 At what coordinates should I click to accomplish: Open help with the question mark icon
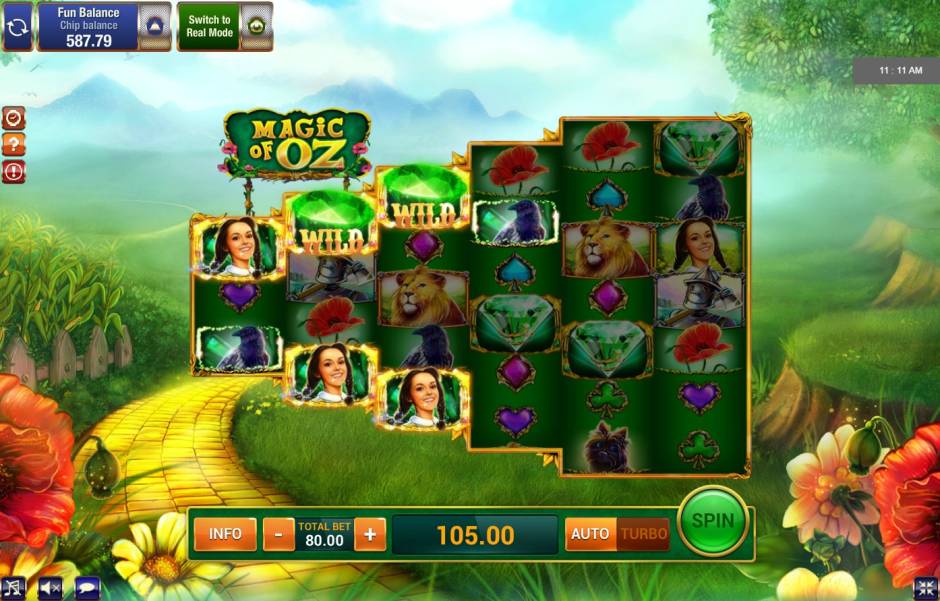point(14,145)
